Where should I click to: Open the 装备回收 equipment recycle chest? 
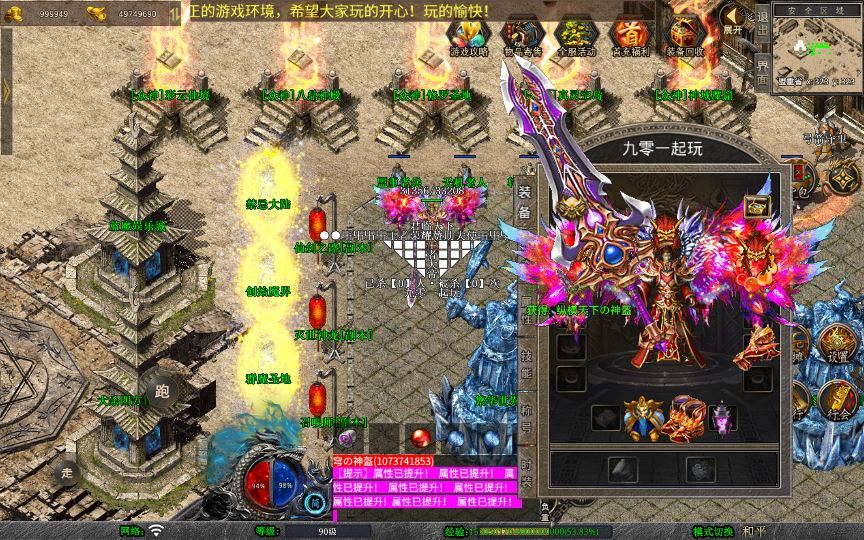684,37
